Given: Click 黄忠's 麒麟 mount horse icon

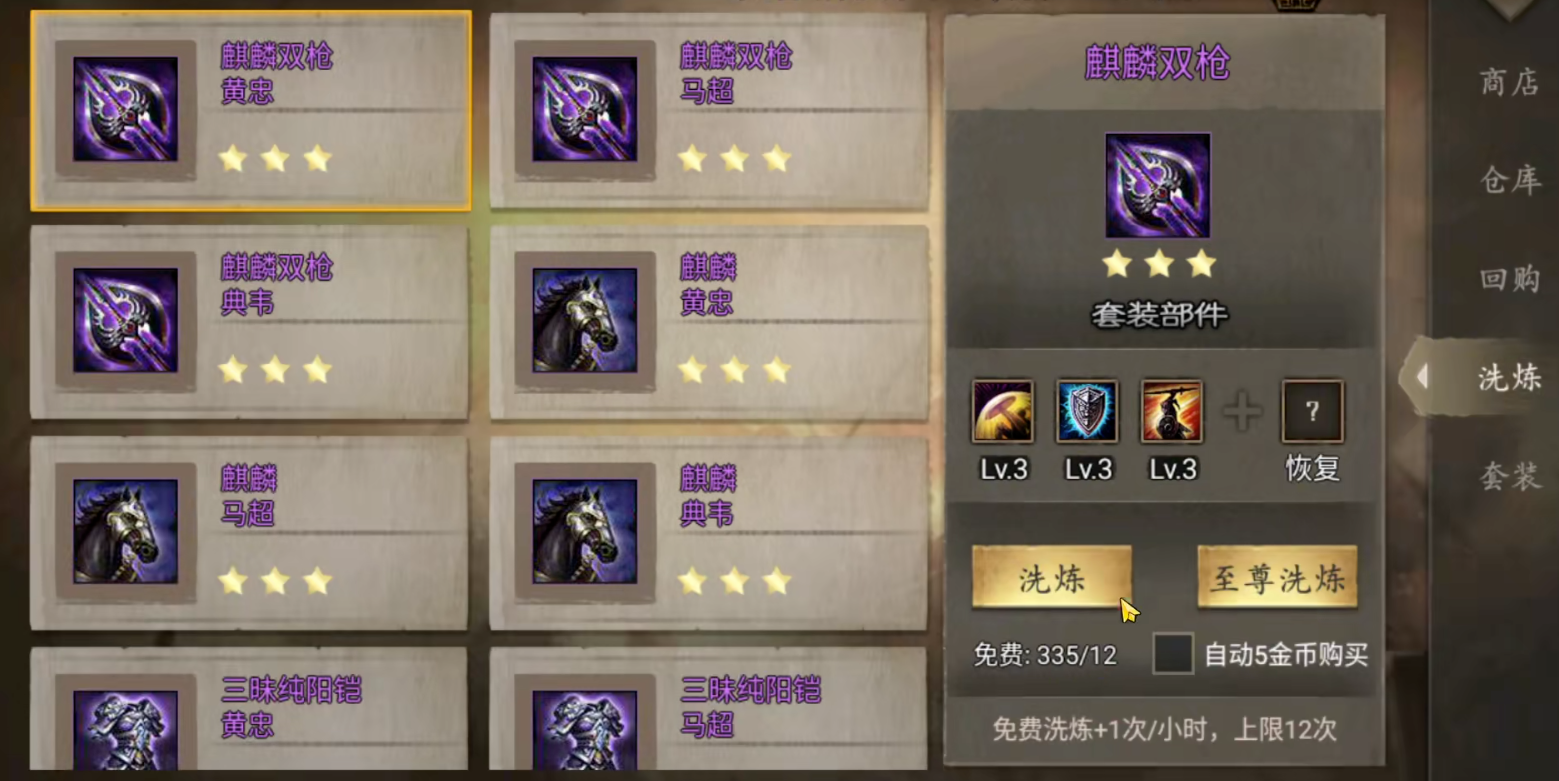Looking at the screenshot, I should (x=588, y=322).
